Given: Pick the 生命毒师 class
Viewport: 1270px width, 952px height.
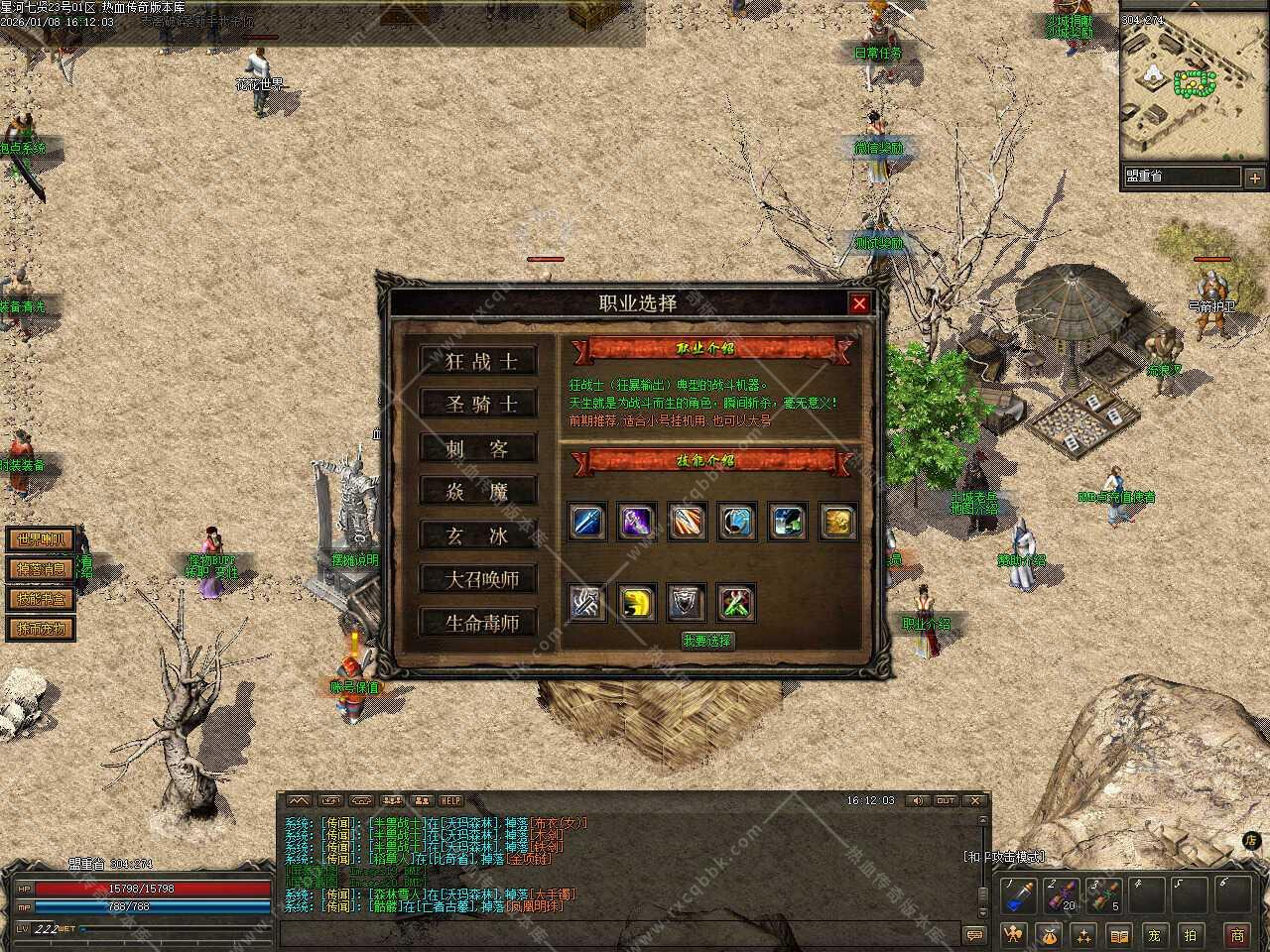Looking at the screenshot, I should pos(478,623).
